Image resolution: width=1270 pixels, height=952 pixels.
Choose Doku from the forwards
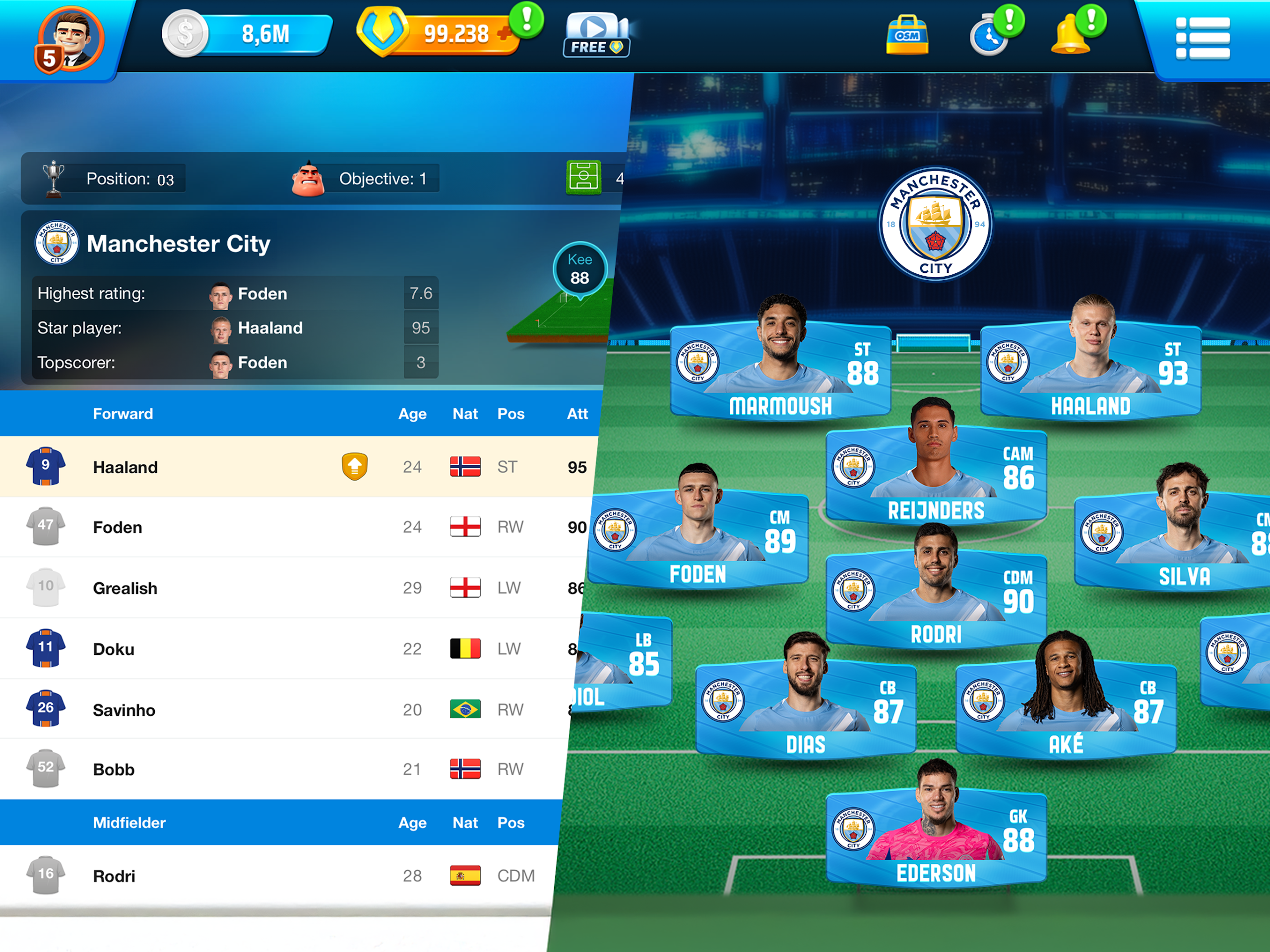coord(114,649)
